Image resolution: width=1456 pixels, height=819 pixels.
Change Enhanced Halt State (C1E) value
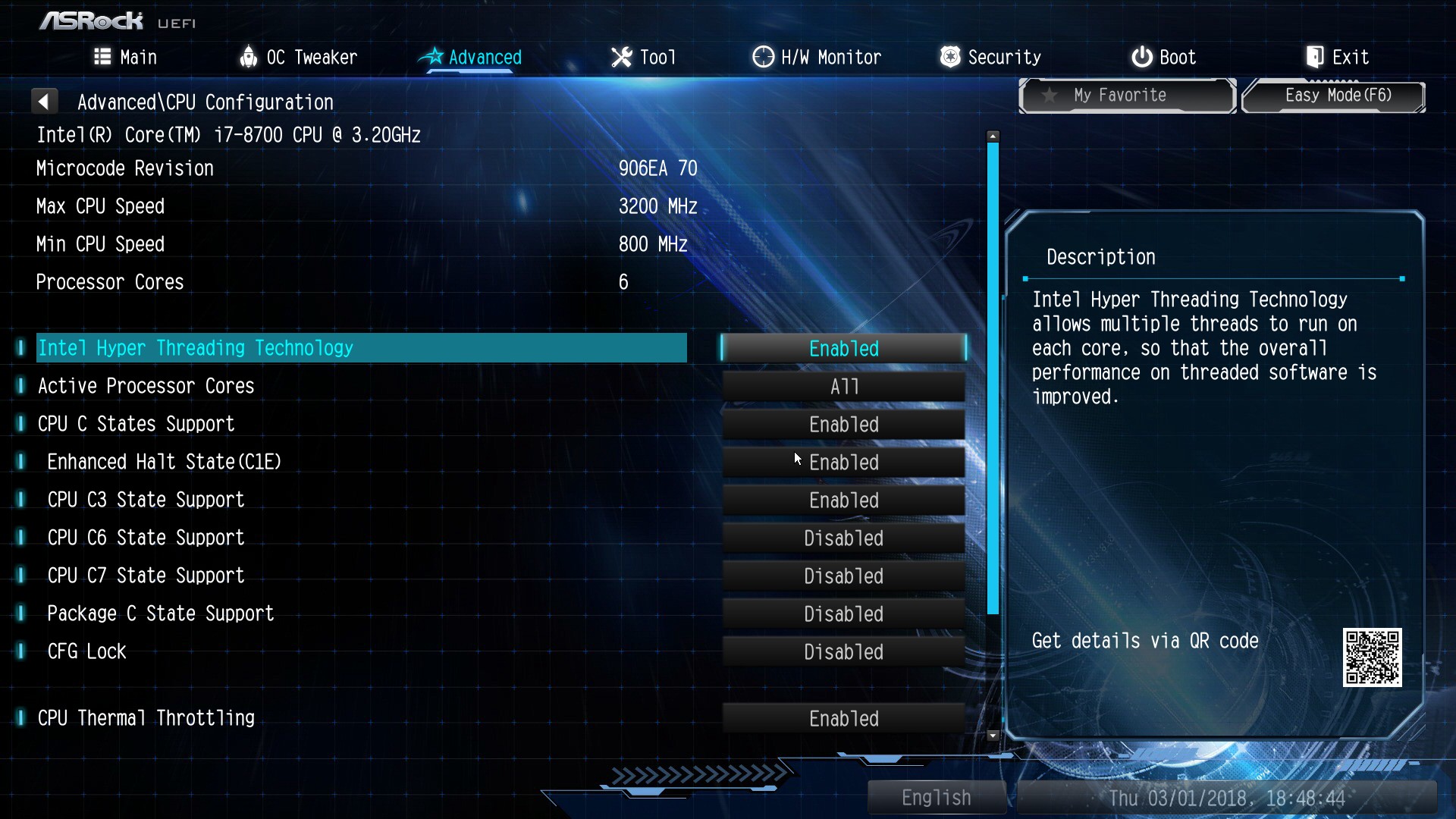(843, 462)
